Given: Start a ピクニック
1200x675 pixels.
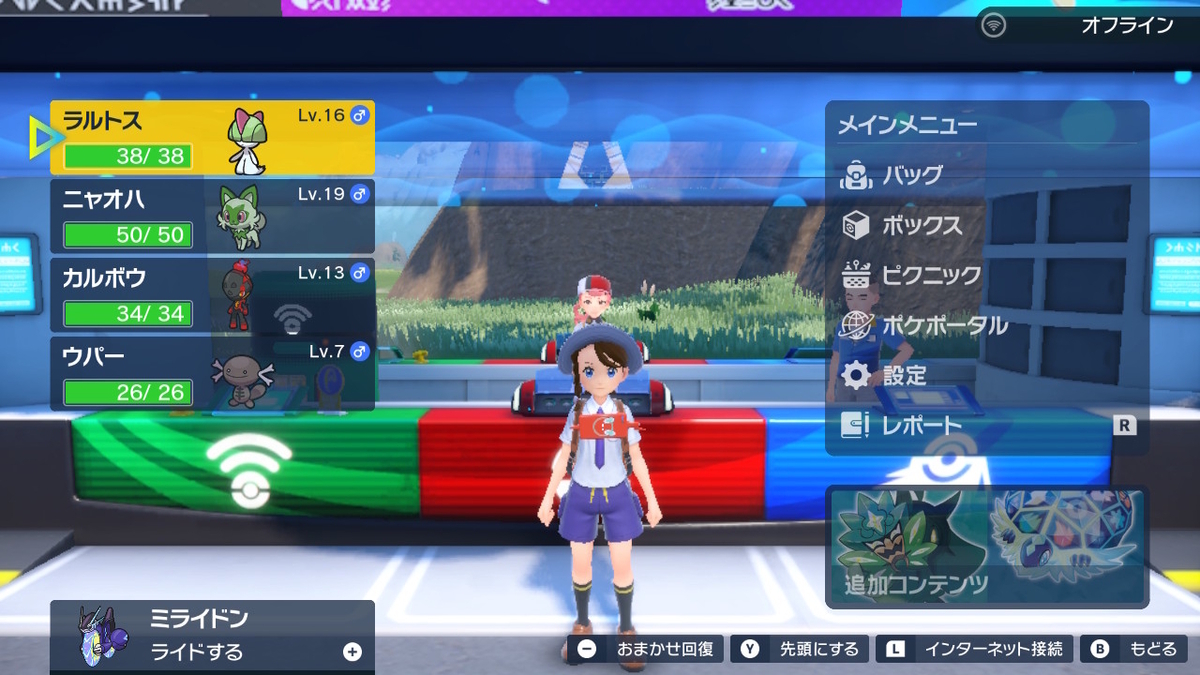Looking at the screenshot, I should (930, 275).
